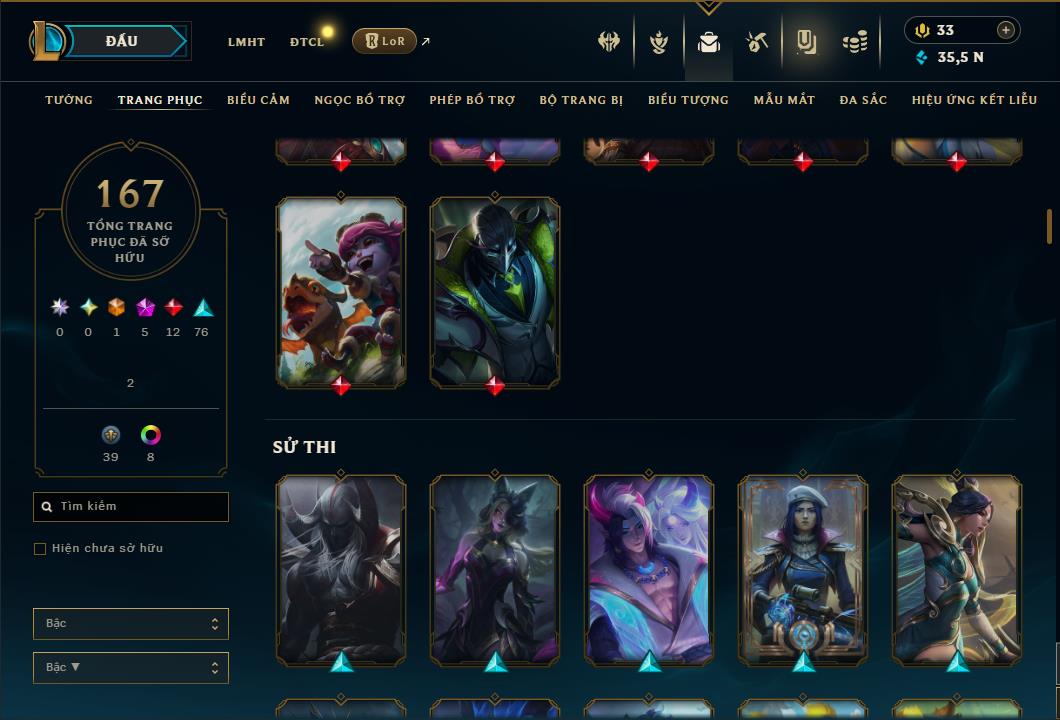
Task: Click the ĐẤU play button
Action: pos(120,41)
